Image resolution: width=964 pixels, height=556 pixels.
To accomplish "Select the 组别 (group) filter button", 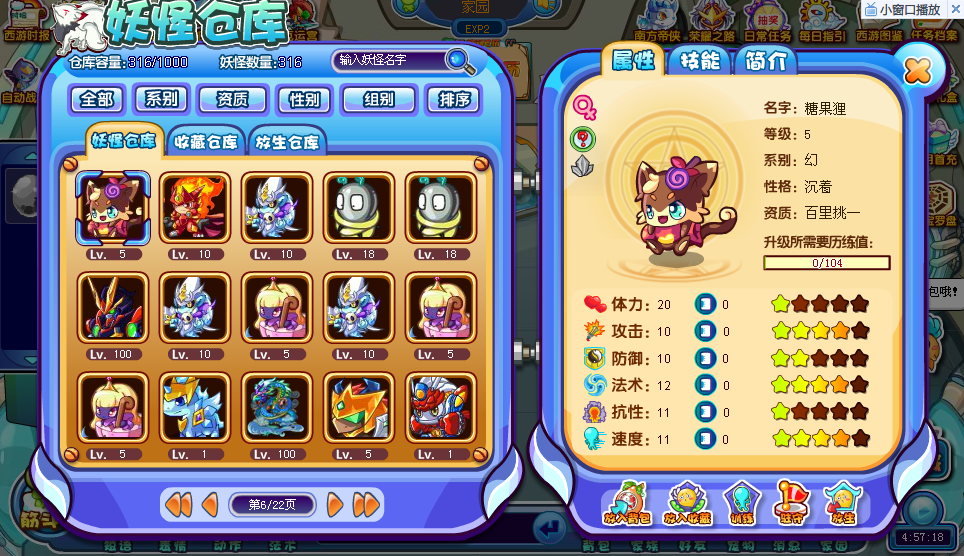I will tap(378, 99).
